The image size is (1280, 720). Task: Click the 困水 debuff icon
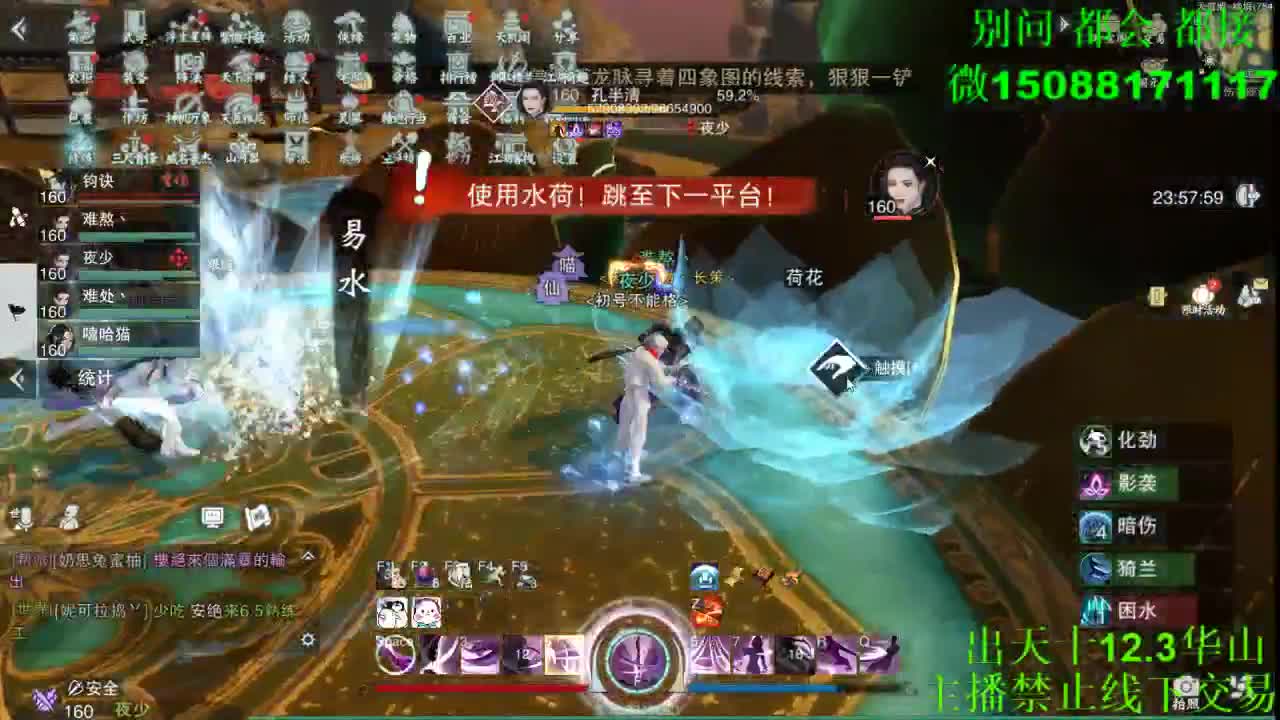[1093, 610]
